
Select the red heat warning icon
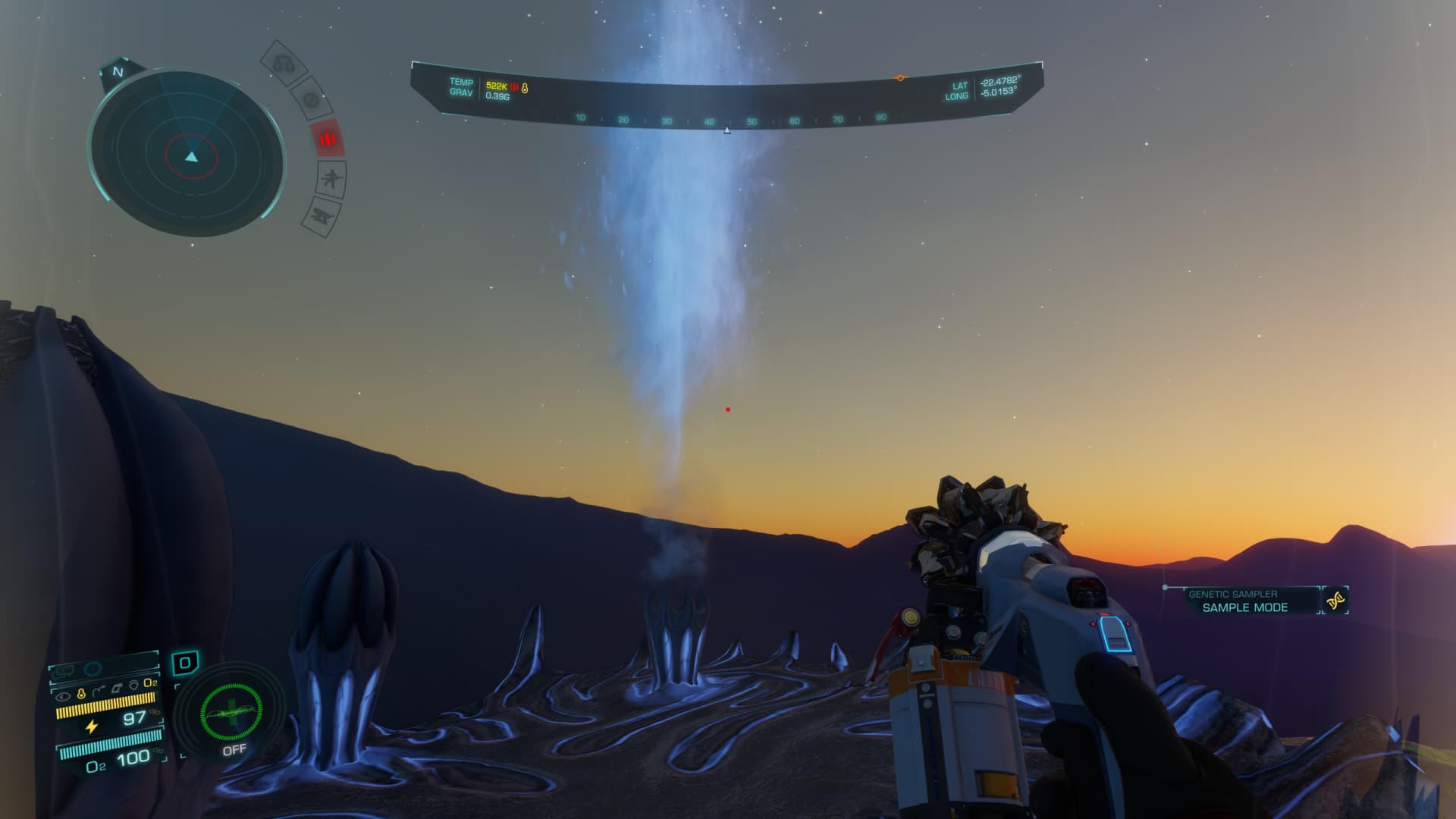(328, 140)
